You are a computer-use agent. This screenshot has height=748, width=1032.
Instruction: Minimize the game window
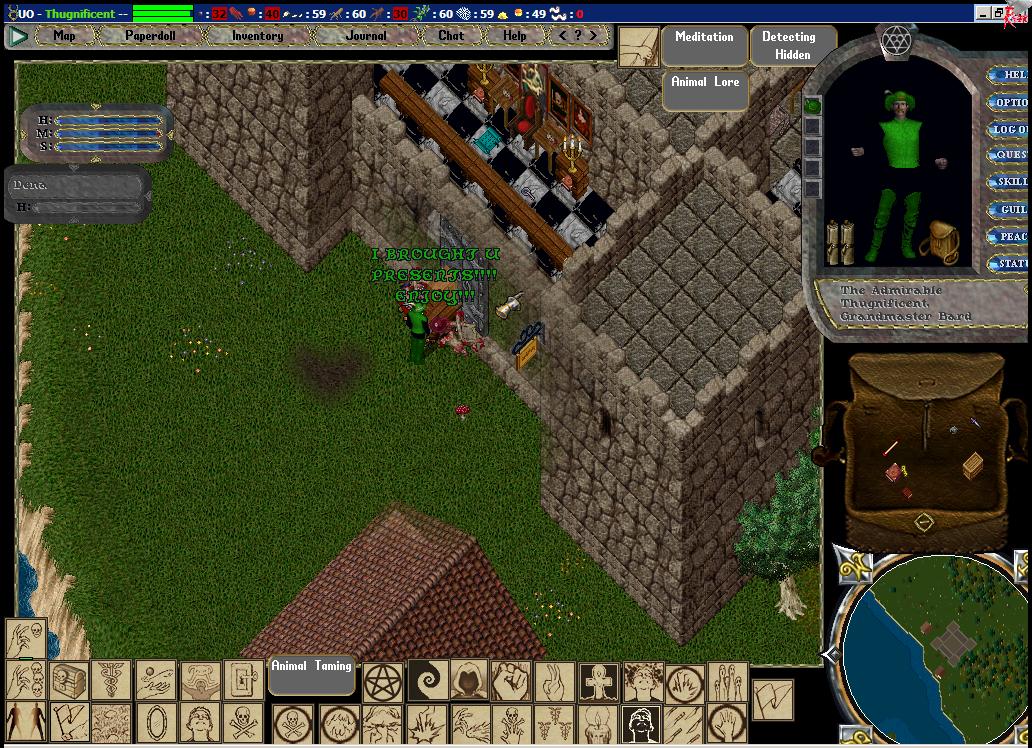click(984, 13)
